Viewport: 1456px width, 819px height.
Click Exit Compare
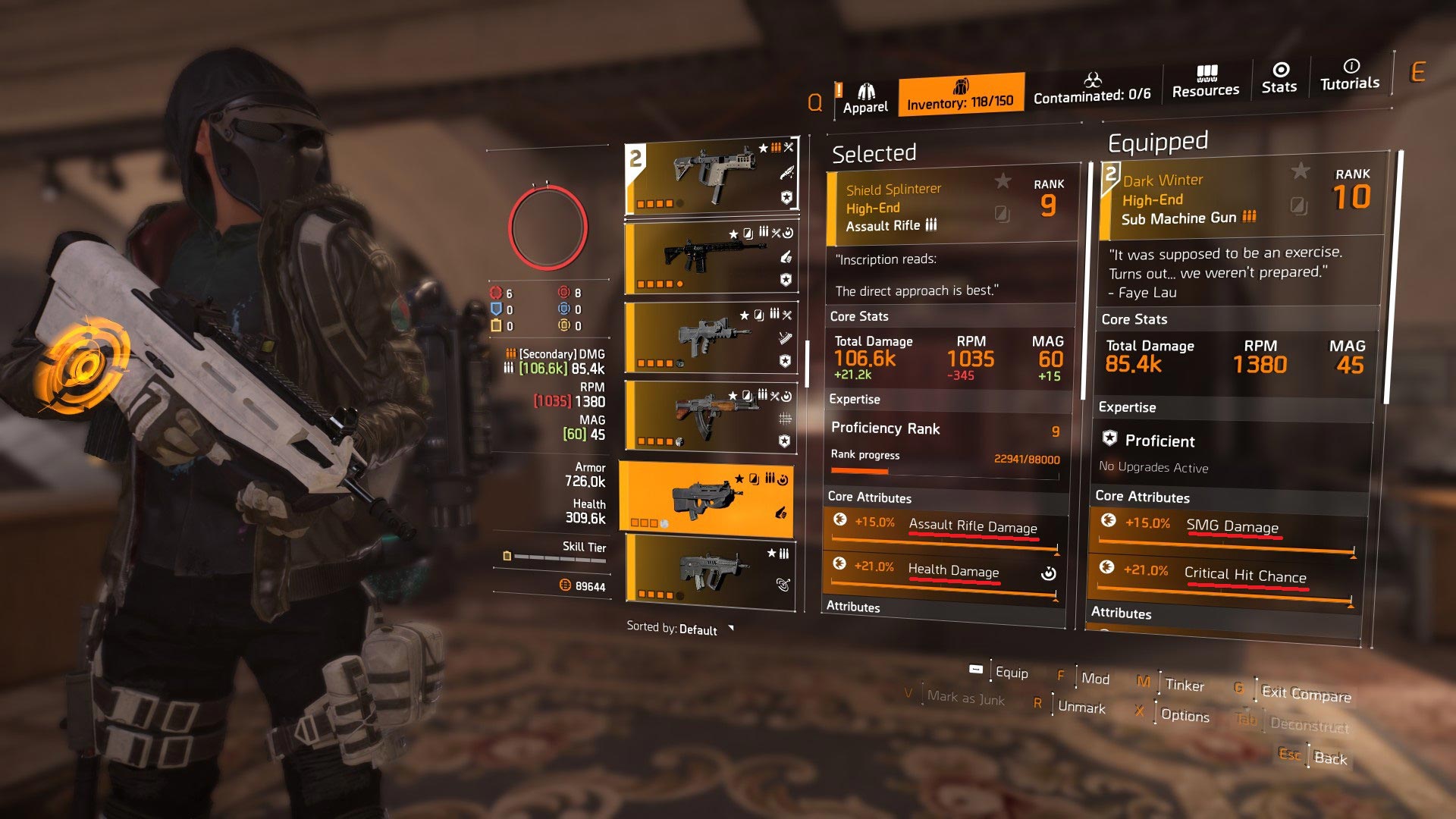pyautogui.click(x=1307, y=695)
